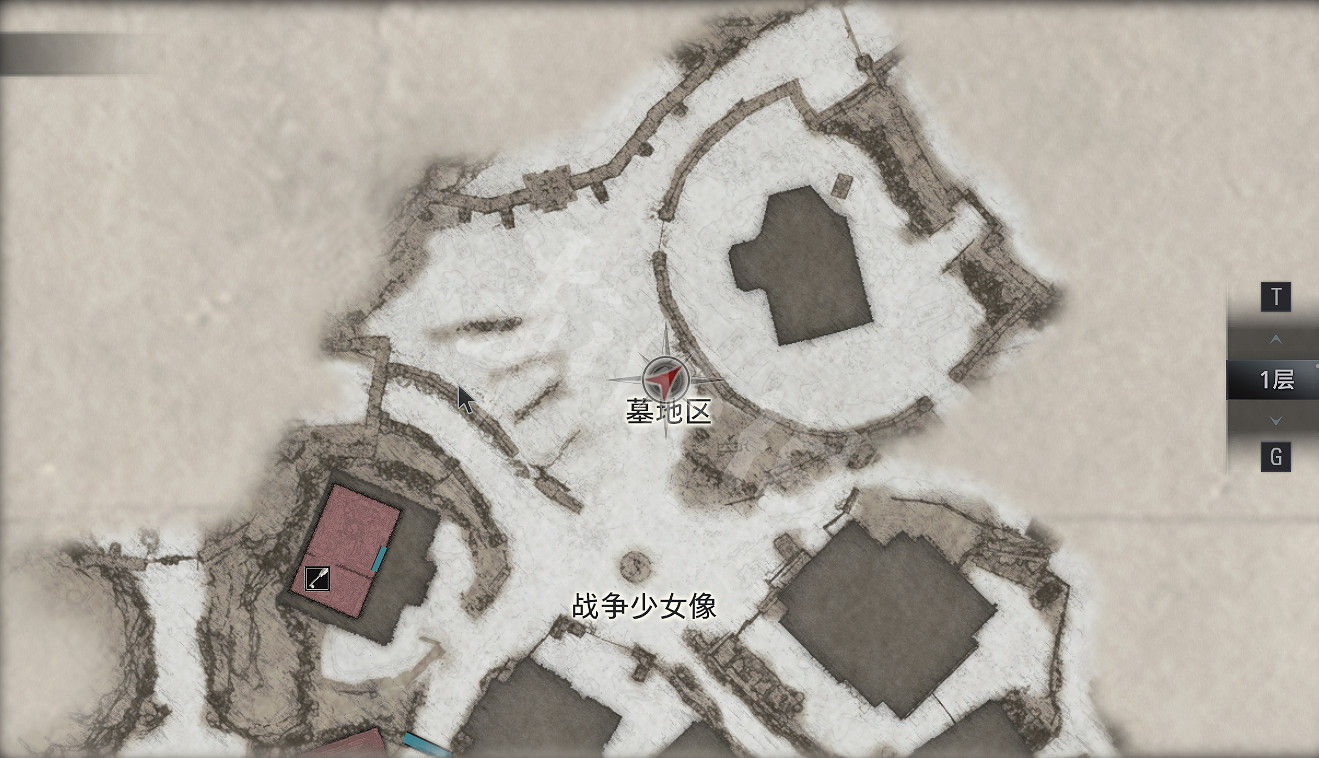Click the circular fountain marker below the compass
The height and width of the screenshot is (758, 1319).
[x=634, y=564]
